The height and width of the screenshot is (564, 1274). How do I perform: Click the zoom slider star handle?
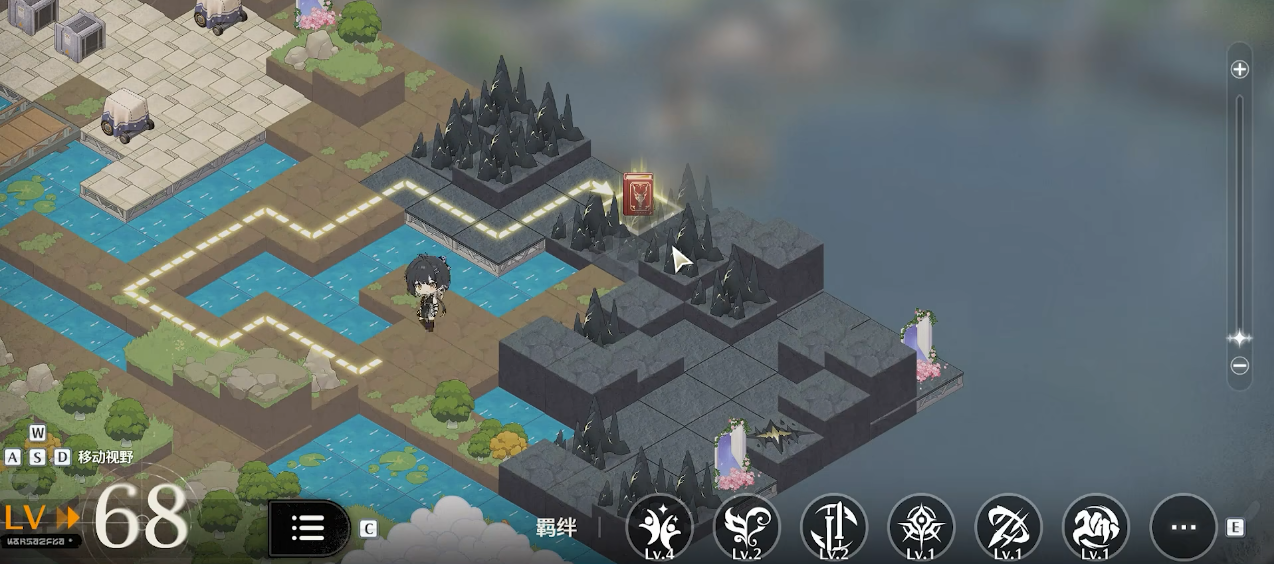point(1240,338)
